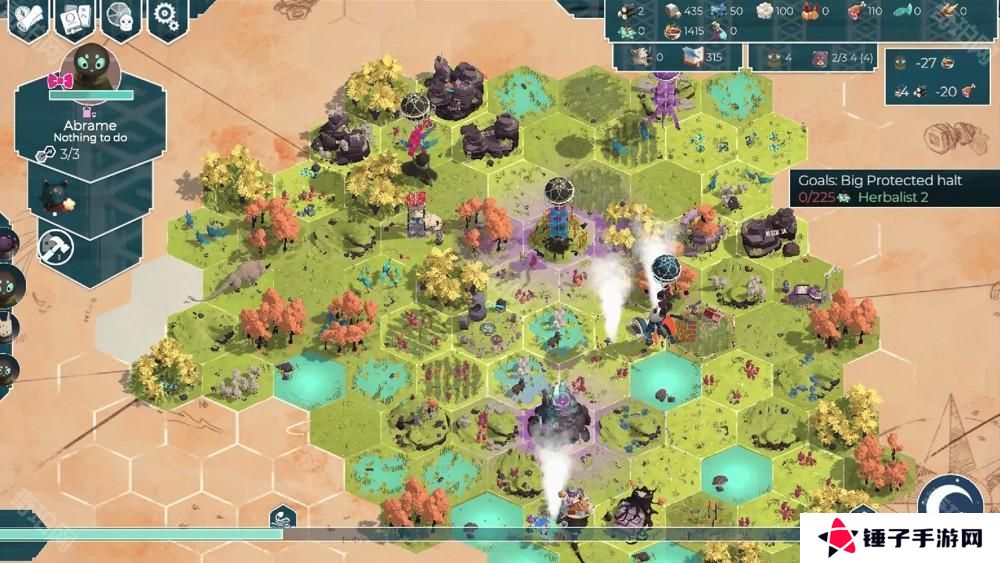Select the purple spider character portrait
The image size is (1000, 563).
pos(6,244)
